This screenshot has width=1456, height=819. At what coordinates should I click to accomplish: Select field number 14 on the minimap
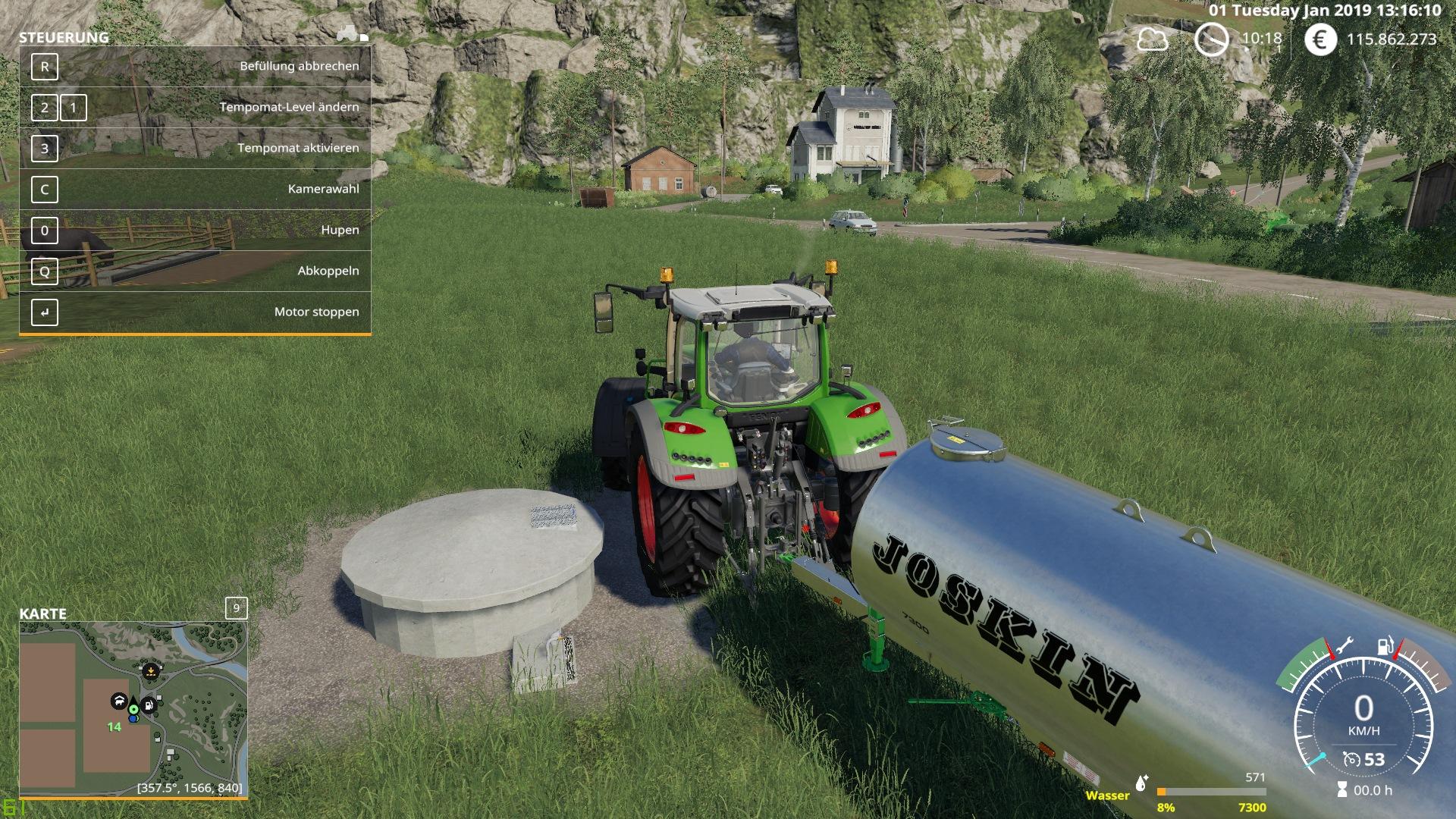[x=114, y=726]
